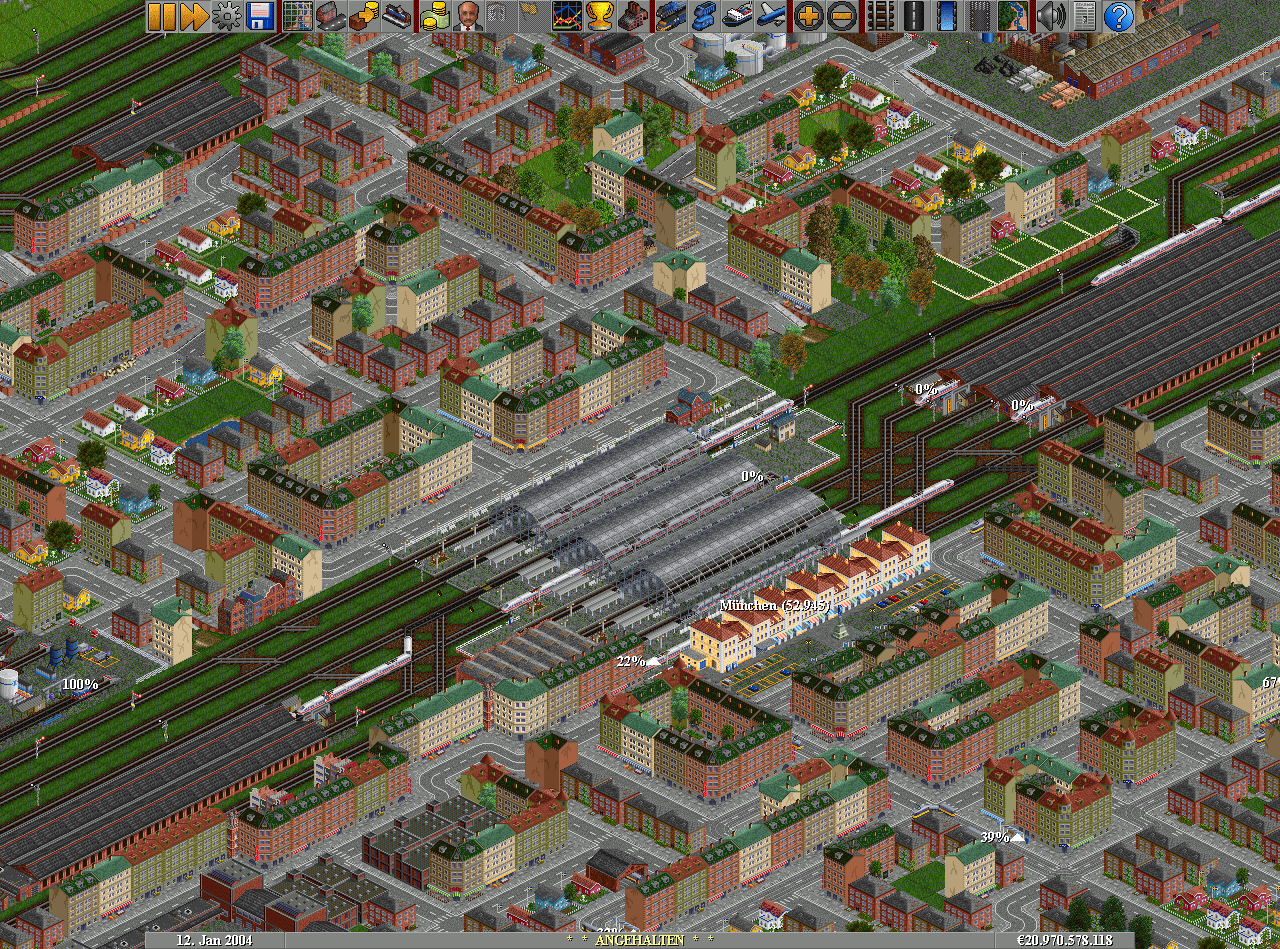Open the road vehicles list
The image size is (1280, 949).
704,16
